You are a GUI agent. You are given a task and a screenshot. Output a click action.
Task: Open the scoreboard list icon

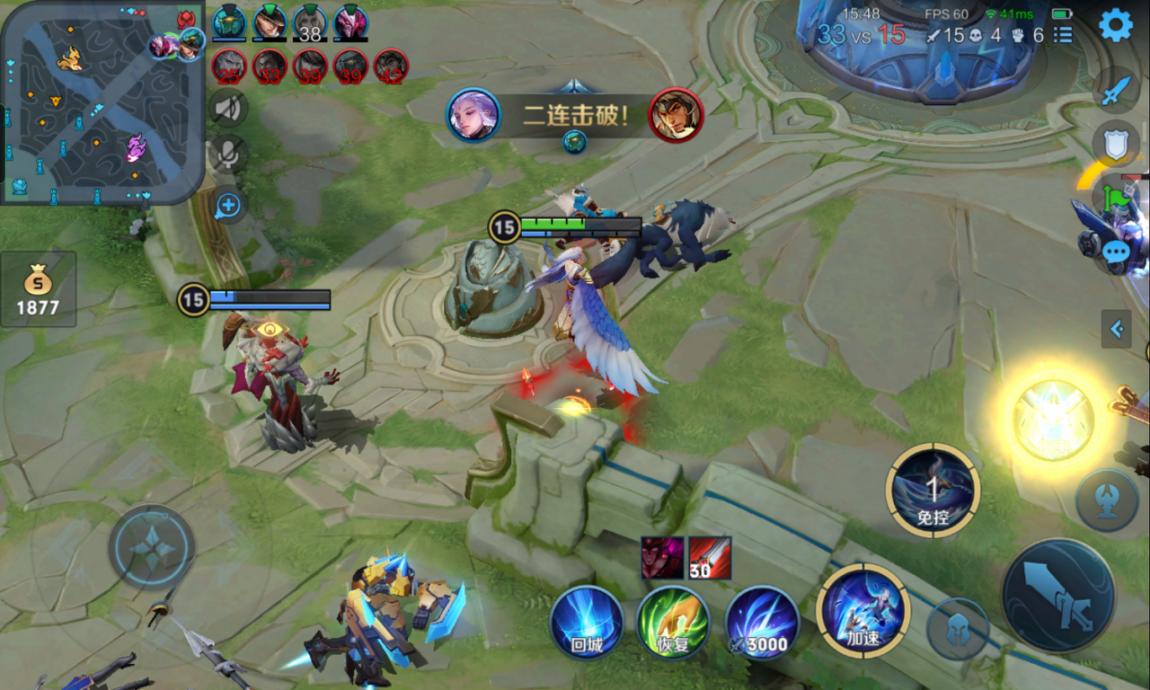(x=1063, y=35)
